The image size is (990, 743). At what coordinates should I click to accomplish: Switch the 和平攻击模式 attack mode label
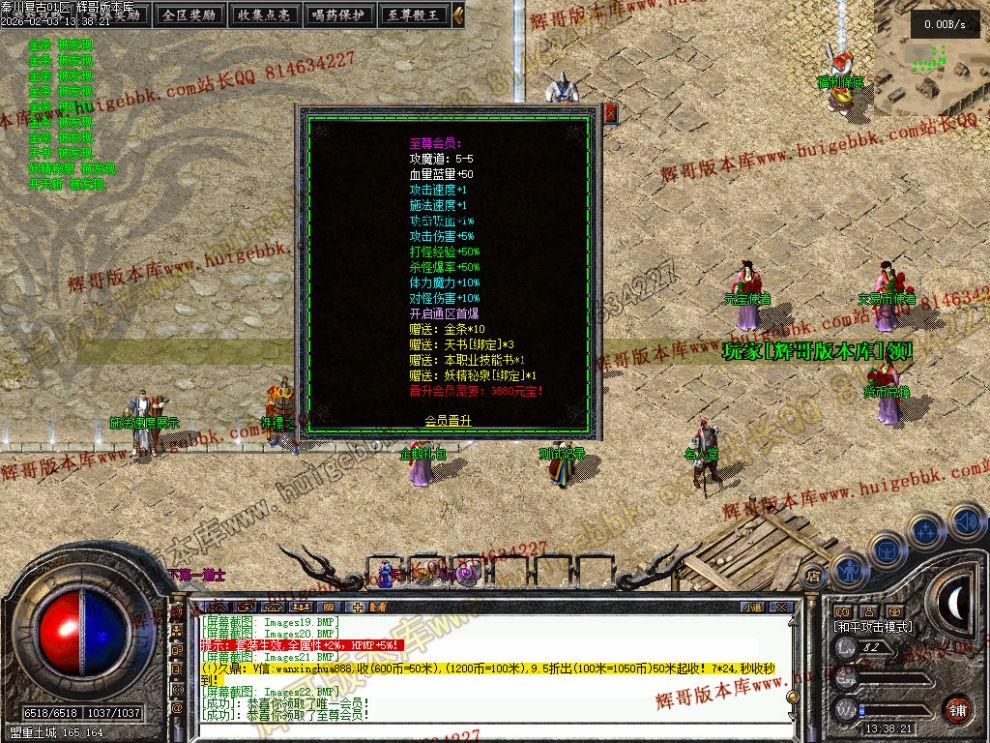[x=872, y=626]
